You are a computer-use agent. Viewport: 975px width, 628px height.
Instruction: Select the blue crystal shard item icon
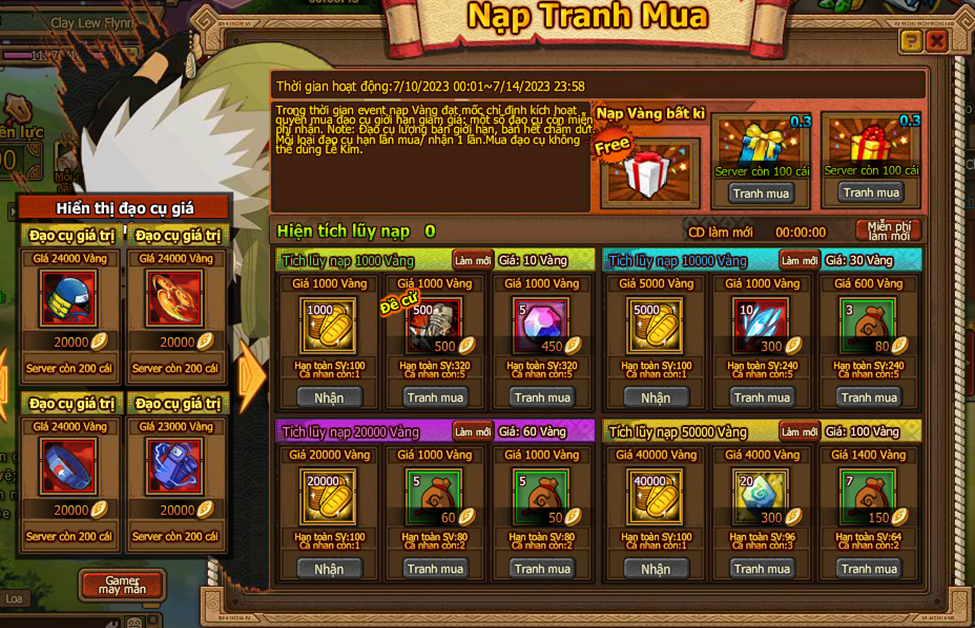(761, 326)
